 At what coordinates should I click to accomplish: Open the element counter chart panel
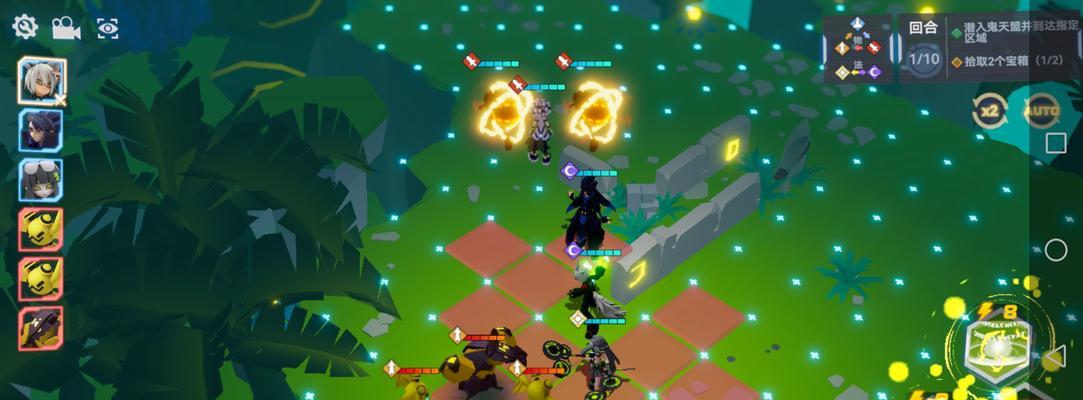857,49
